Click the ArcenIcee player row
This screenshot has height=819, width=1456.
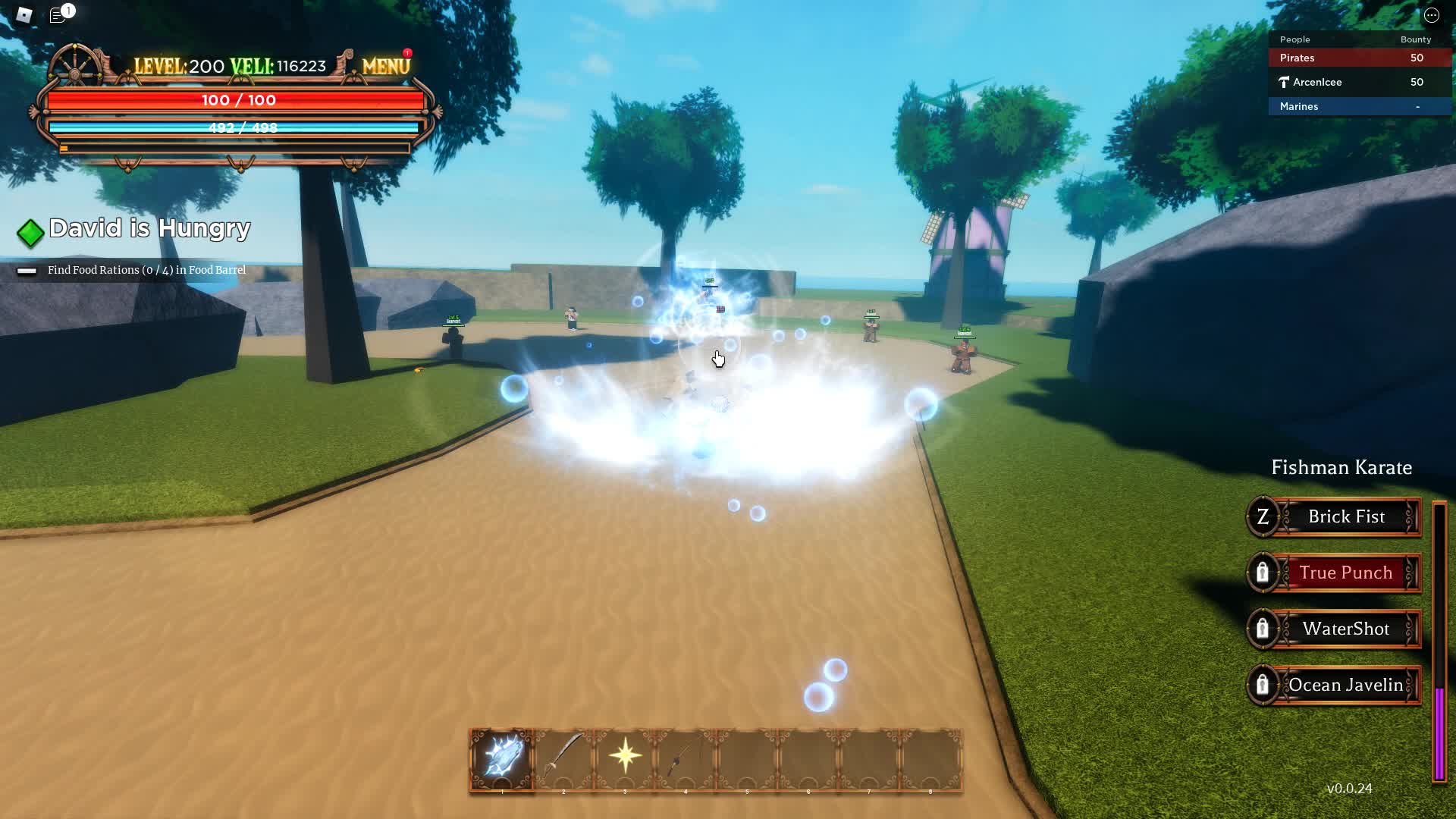(1359, 83)
